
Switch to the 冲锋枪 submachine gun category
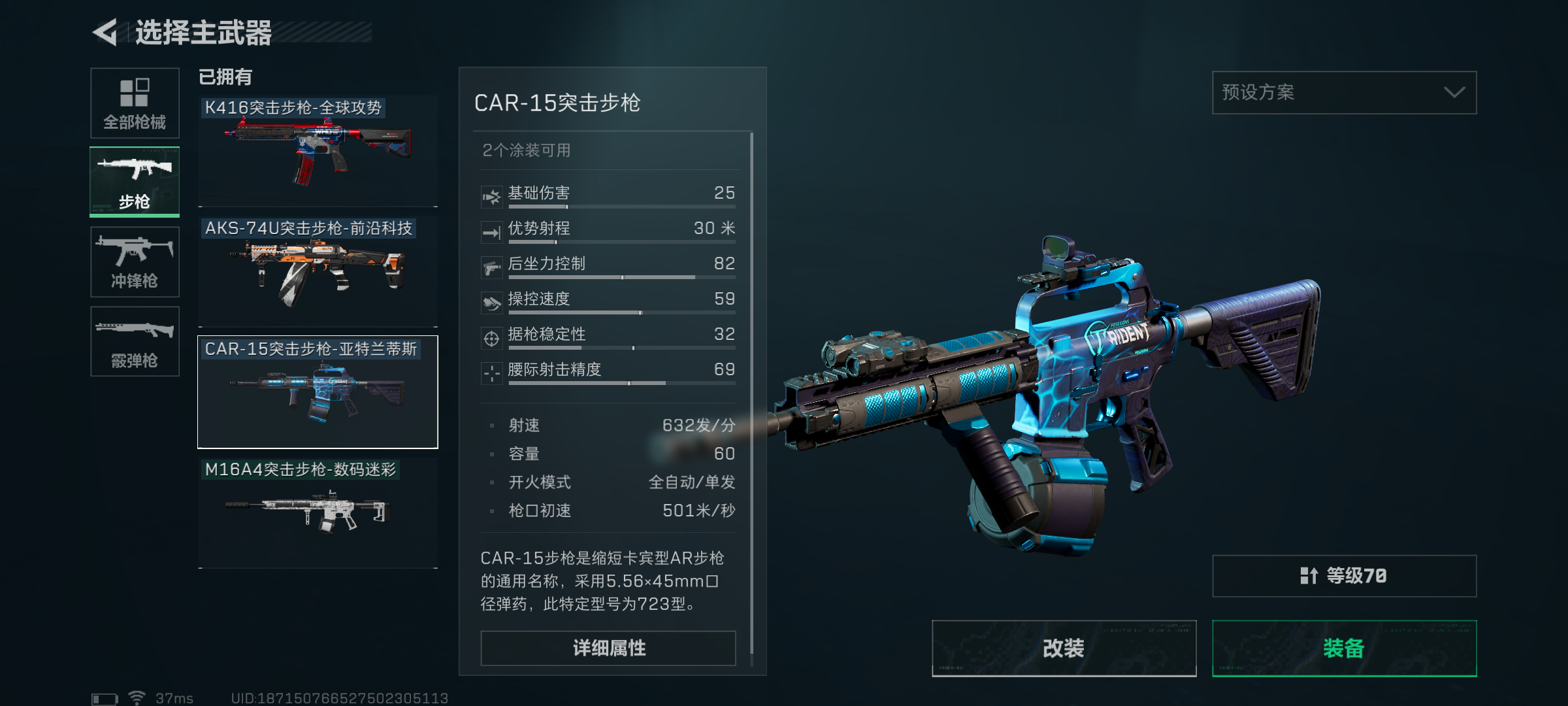pyautogui.click(x=135, y=261)
